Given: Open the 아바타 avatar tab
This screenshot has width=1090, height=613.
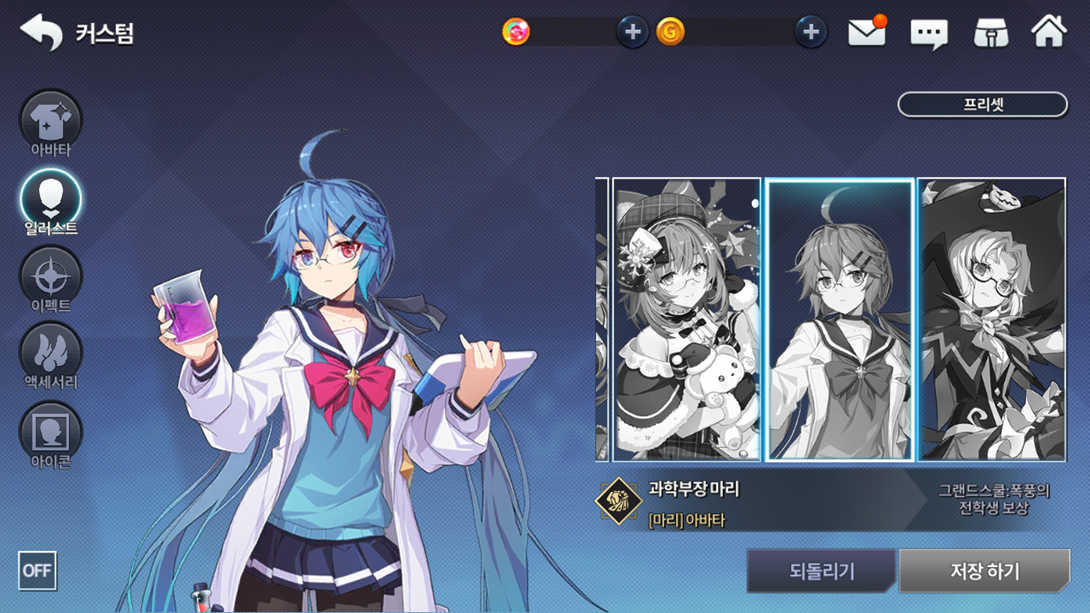Looking at the screenshot, I should point(50,123).
